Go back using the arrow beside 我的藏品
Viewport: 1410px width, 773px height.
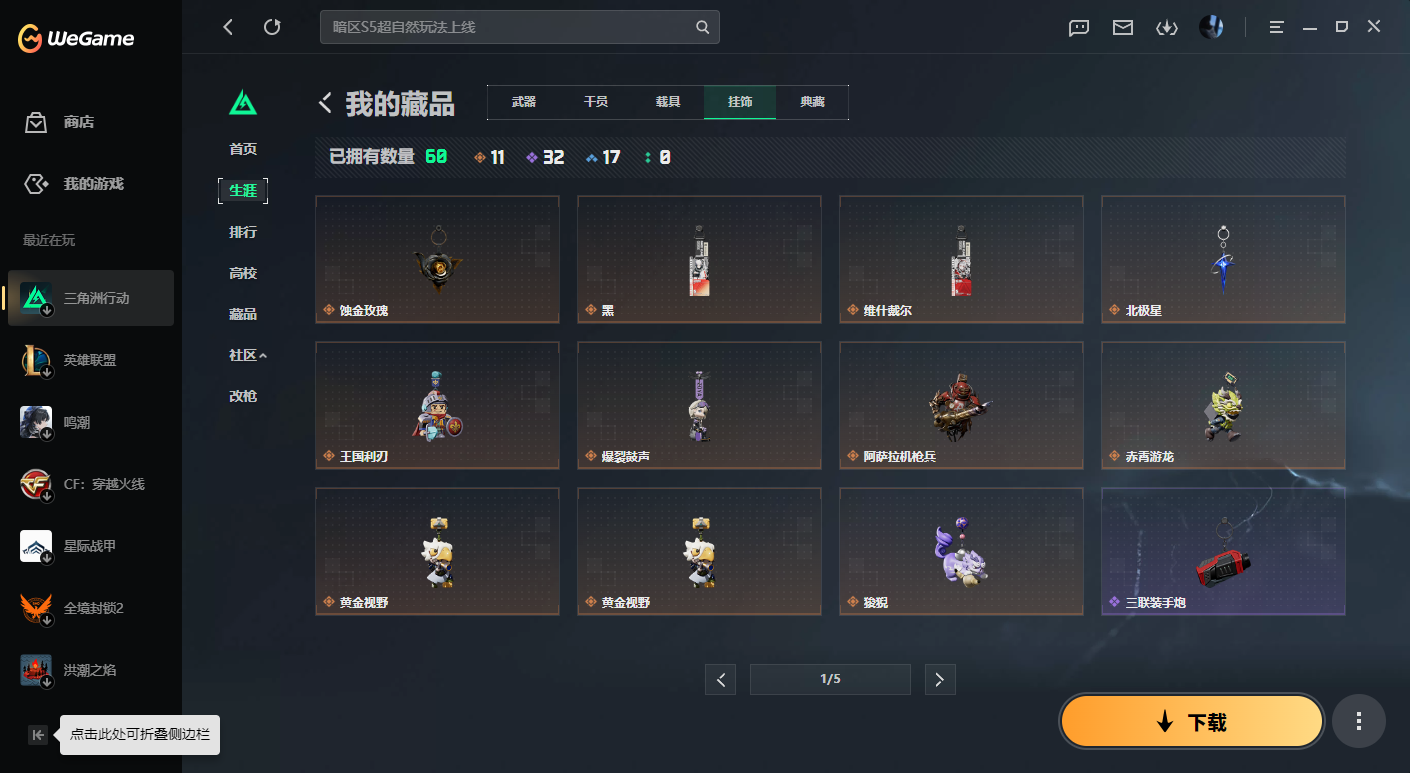point(323,102)
